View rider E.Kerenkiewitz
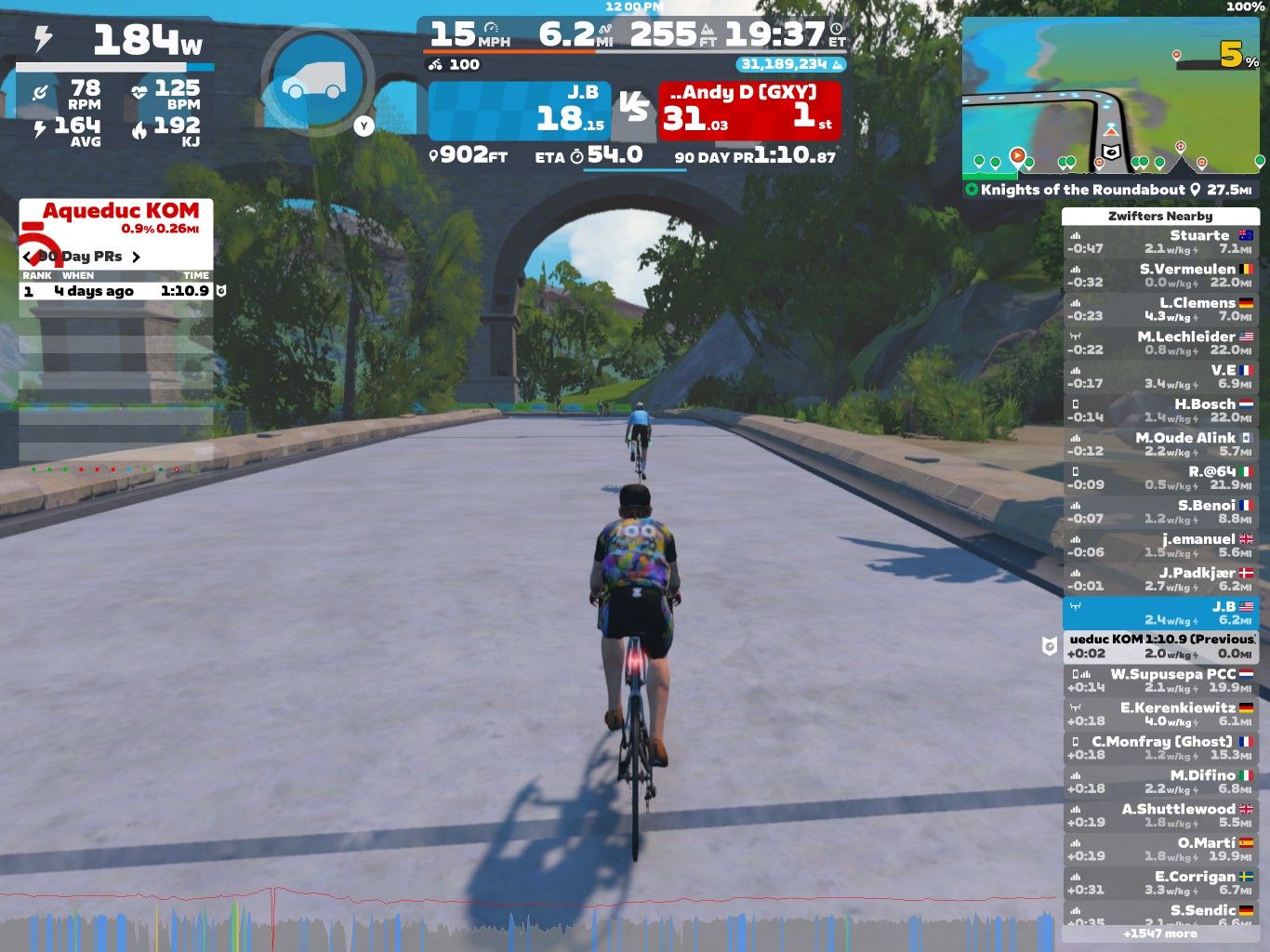This screenshot has height=952, width=1270. (x=1160, y=714)
